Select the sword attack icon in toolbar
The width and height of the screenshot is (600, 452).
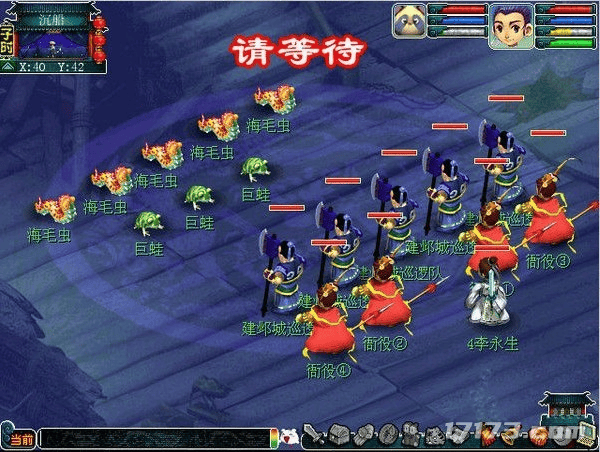[x=313, y=436]
